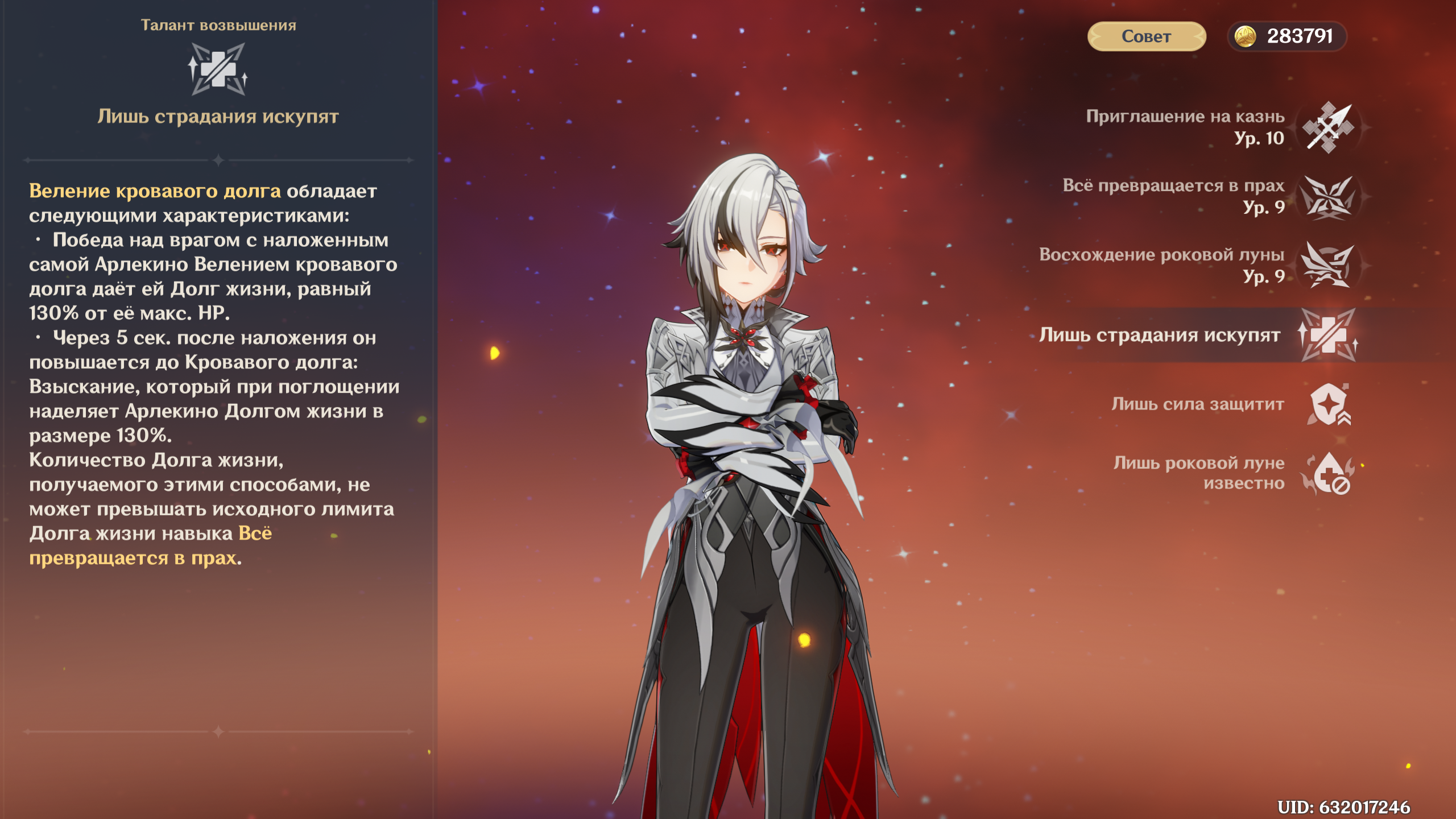Select the Лишь страдания искупят passive
The height and width of the screenshot is (819, 1456).
tap(1327, 335)
